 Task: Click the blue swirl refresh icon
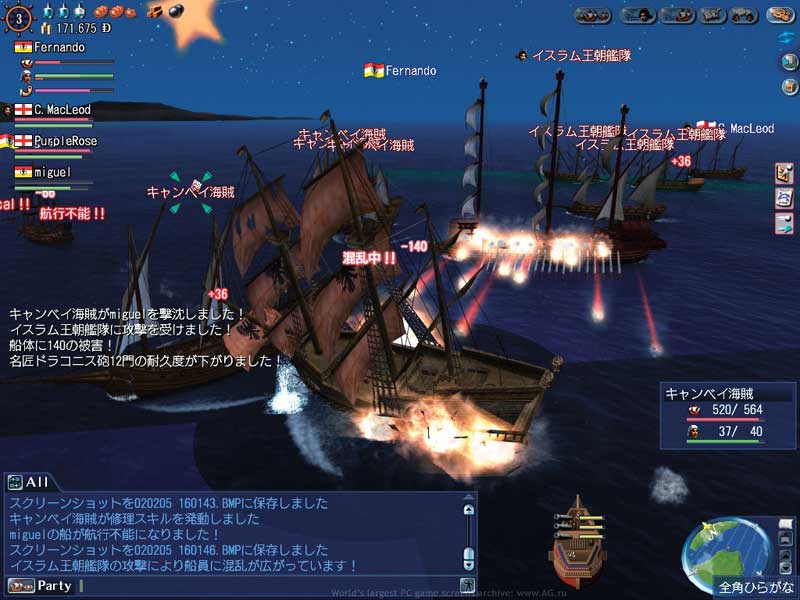click(x=786, y=37)
